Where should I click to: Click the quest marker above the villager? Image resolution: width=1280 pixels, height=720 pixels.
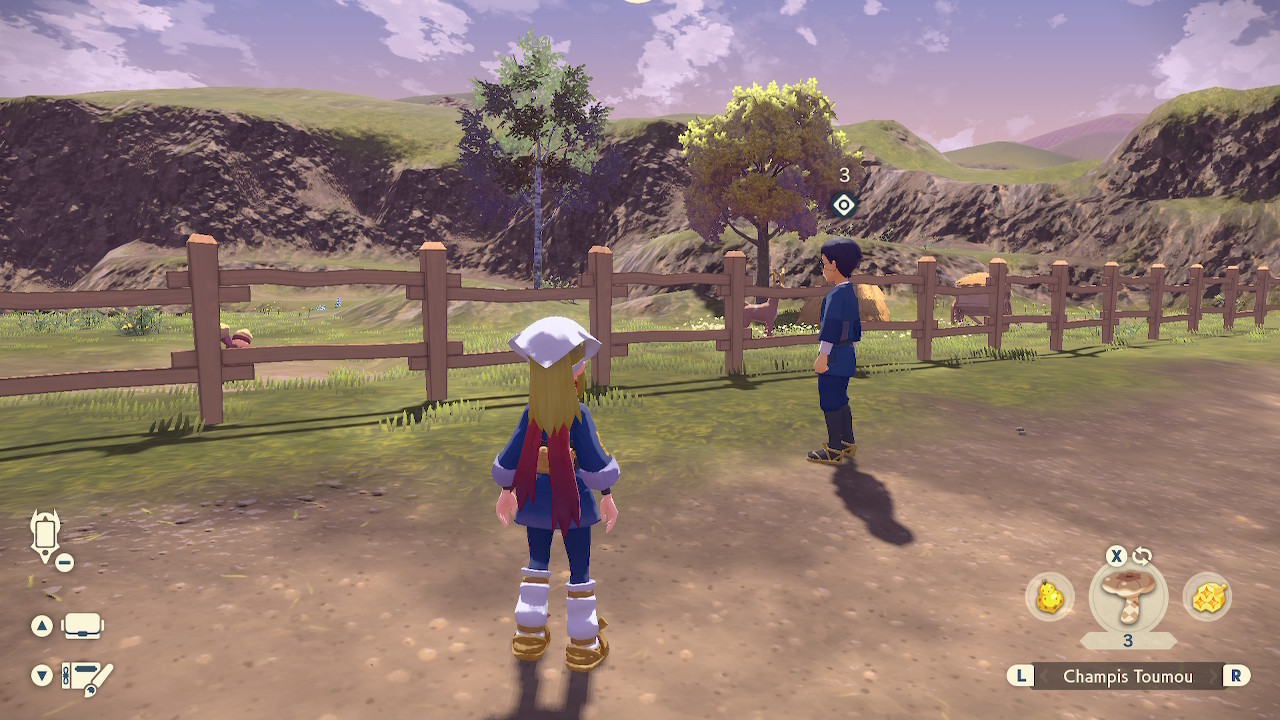pos(844,205)
